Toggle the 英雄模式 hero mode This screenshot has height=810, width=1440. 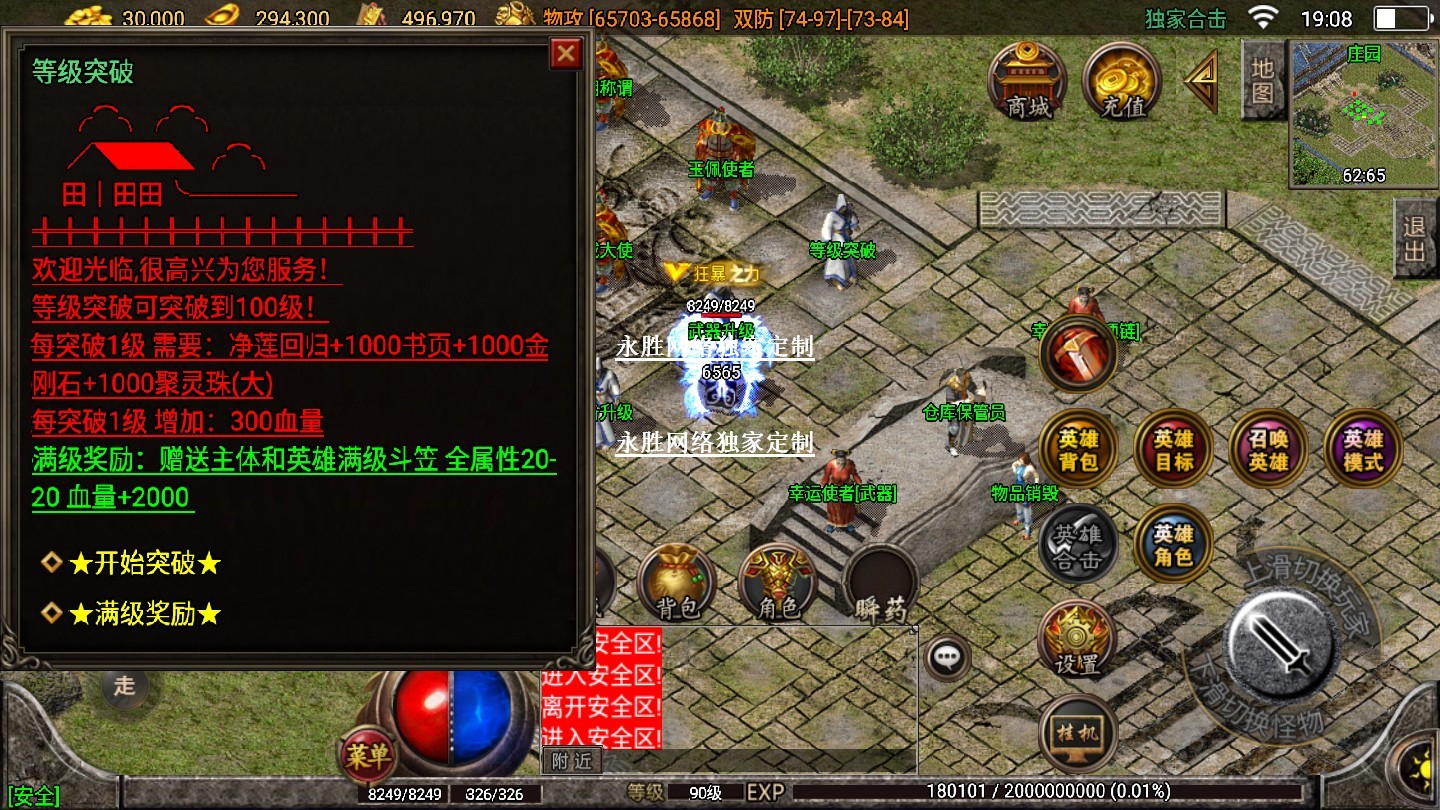pos(1362,450)
